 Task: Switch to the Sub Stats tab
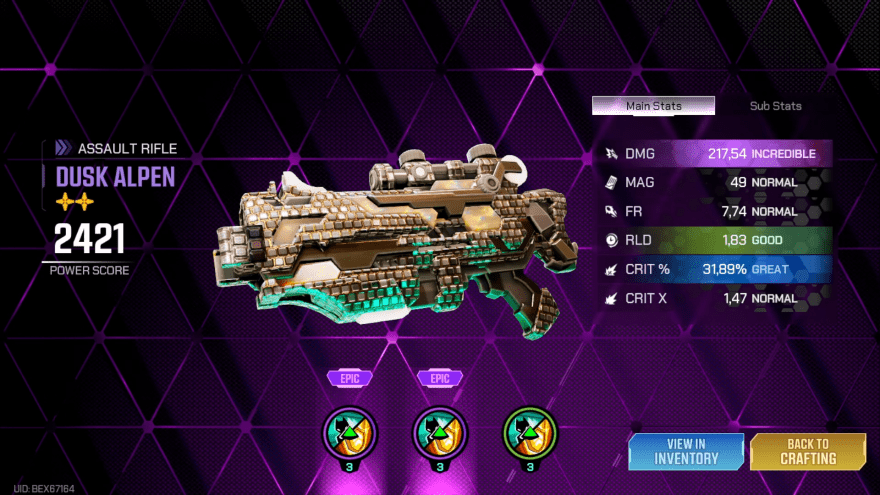775,106
